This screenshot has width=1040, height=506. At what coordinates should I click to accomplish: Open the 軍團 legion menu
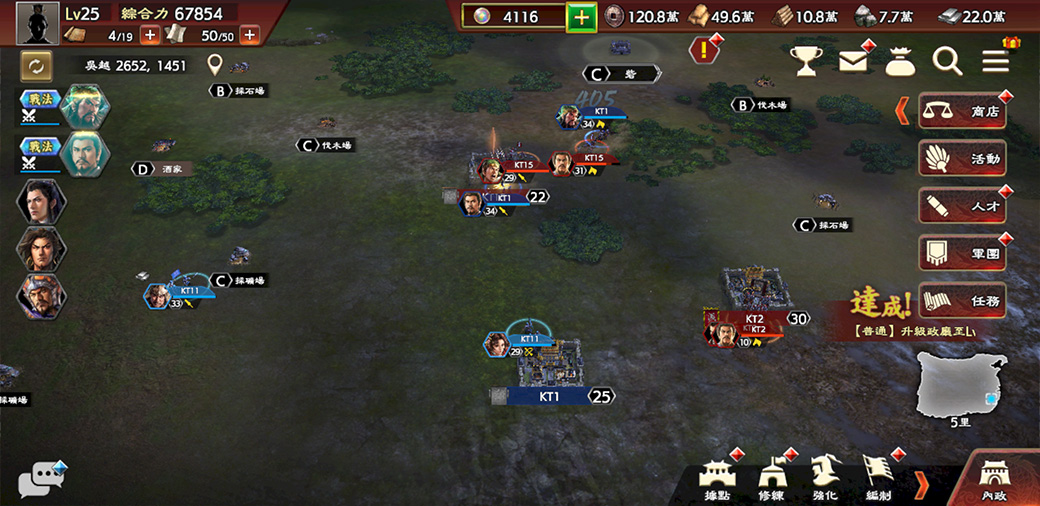tap(962, 252)
